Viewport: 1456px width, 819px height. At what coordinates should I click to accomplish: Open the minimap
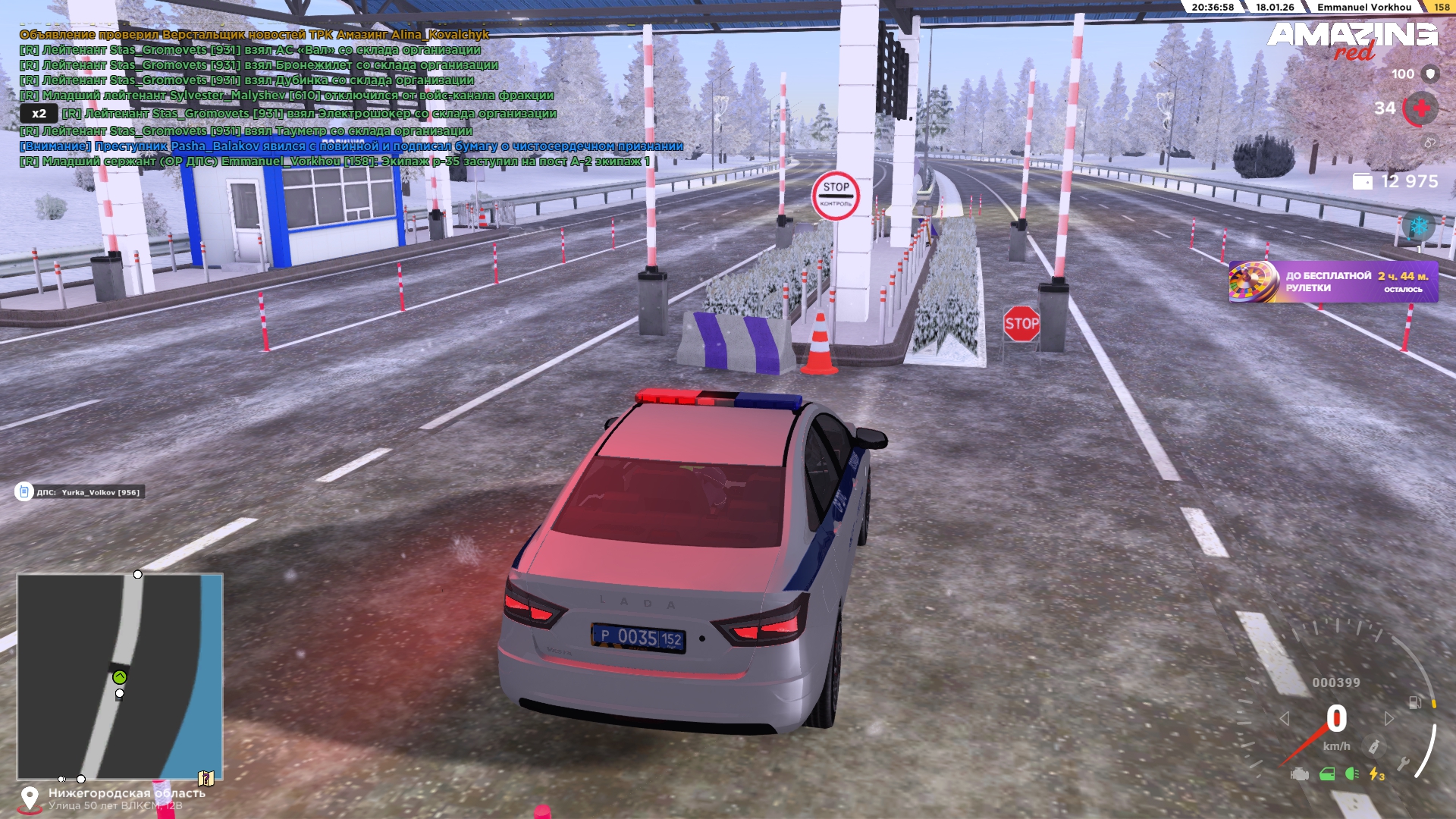click(x=120, y=676)
